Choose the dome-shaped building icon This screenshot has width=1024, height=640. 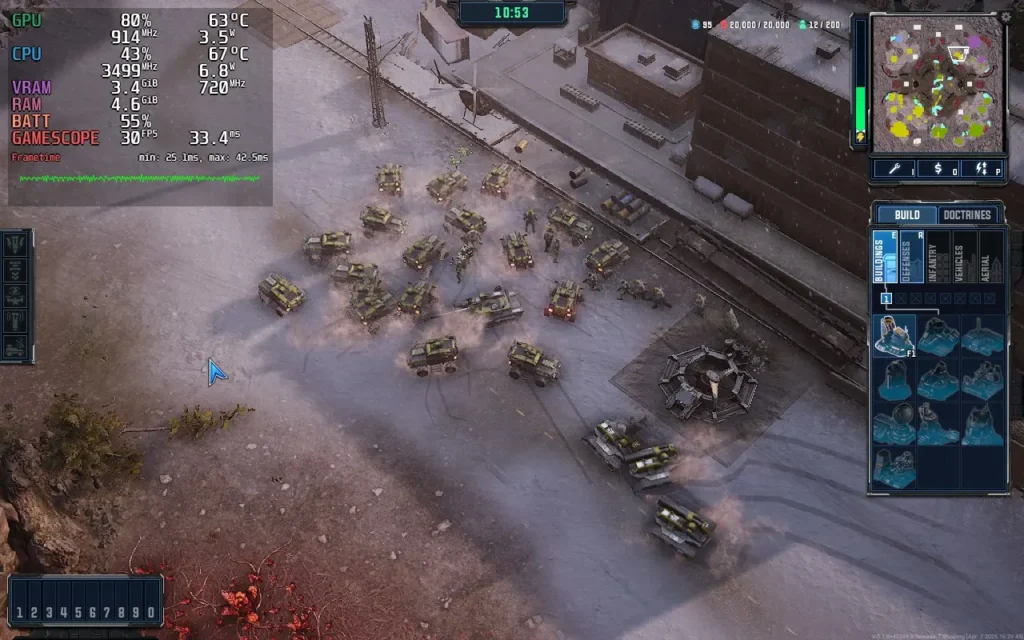(894, 424)
